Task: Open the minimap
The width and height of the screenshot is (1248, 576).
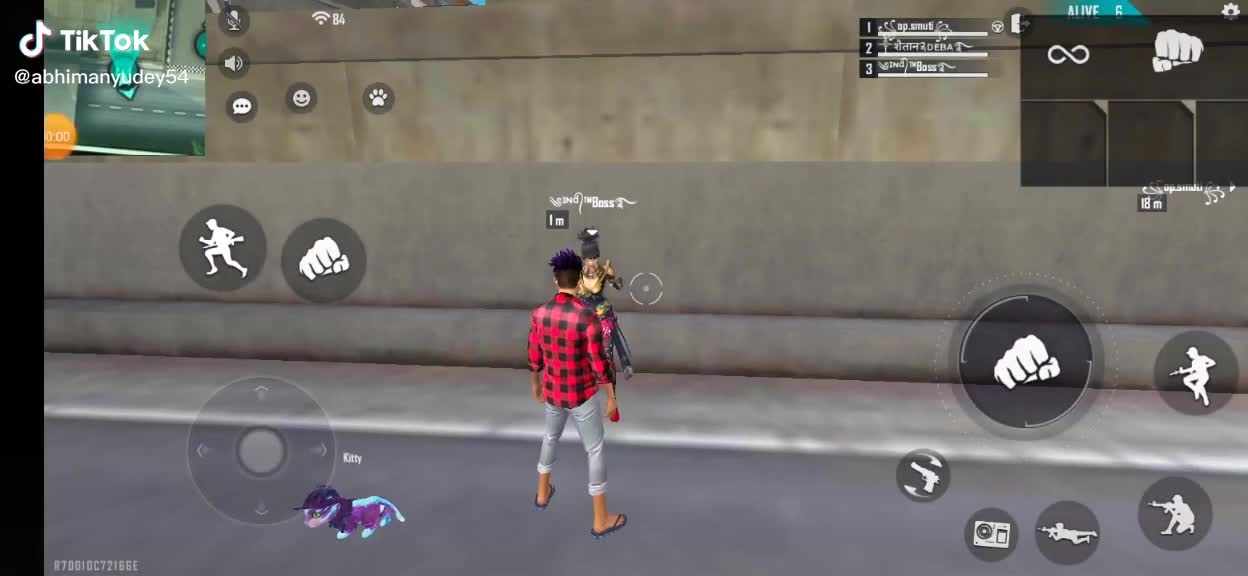Action: (x=125, y=77)
